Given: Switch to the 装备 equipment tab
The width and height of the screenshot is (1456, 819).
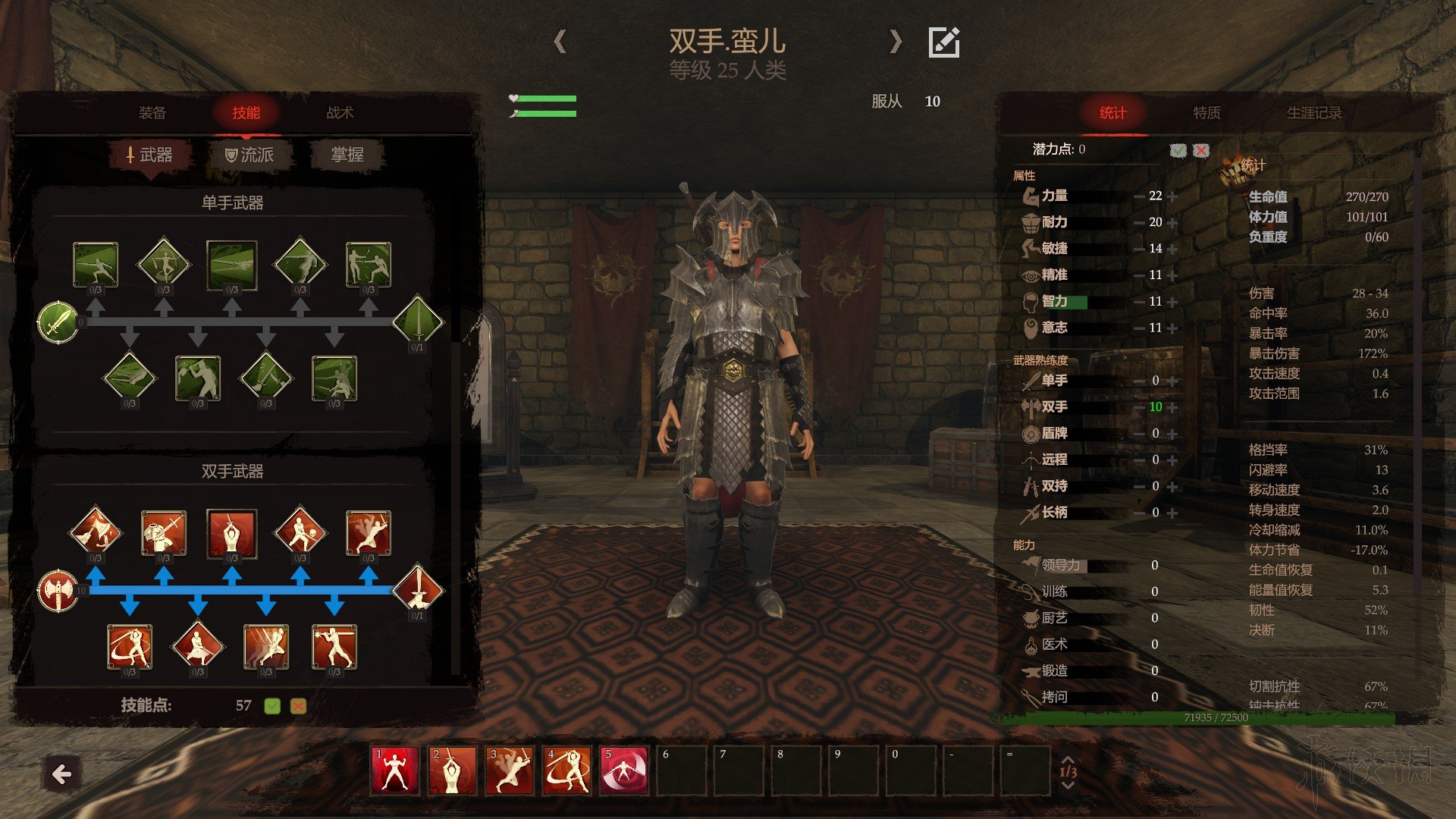Looking at the screenshot, I should pyautogui.click(x=152, y=113).
